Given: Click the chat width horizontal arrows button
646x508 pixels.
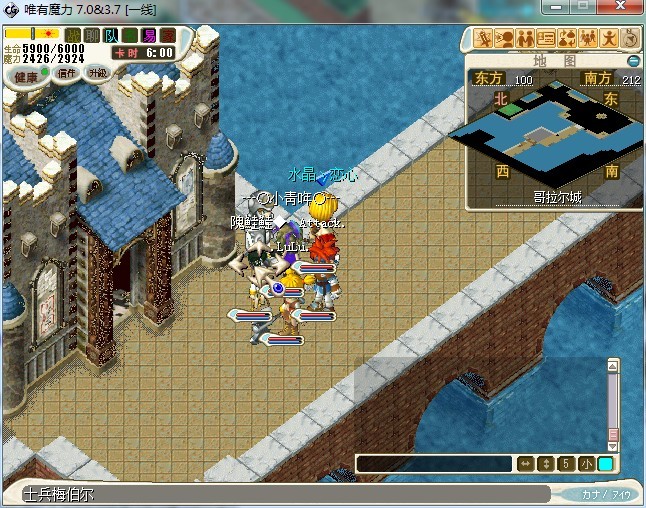Looking at the screenshot, I should pyautogui.click(x=525, y=464).
